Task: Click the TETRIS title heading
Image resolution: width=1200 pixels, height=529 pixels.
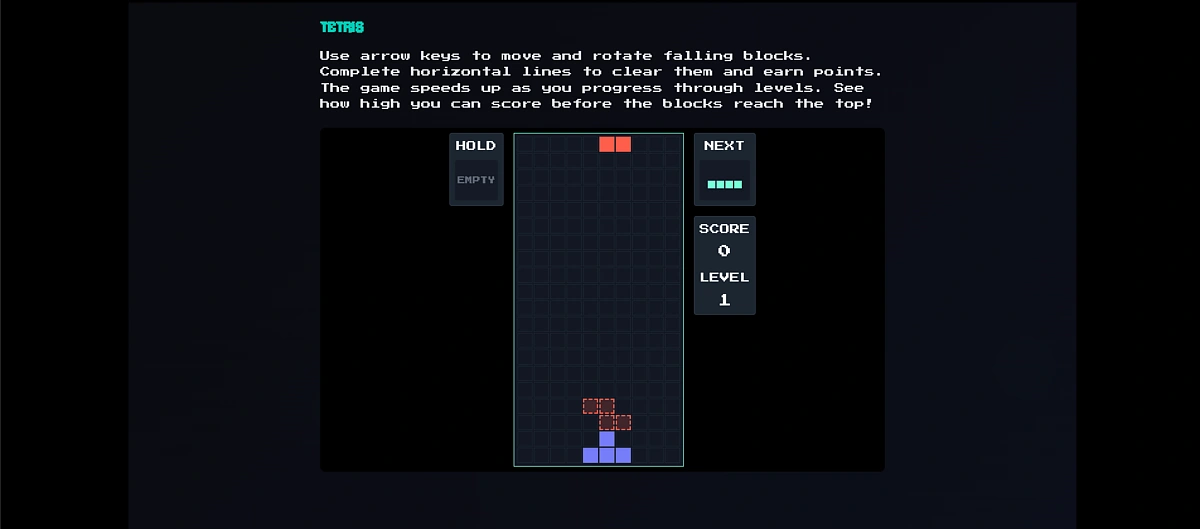Action: [342, 27]
